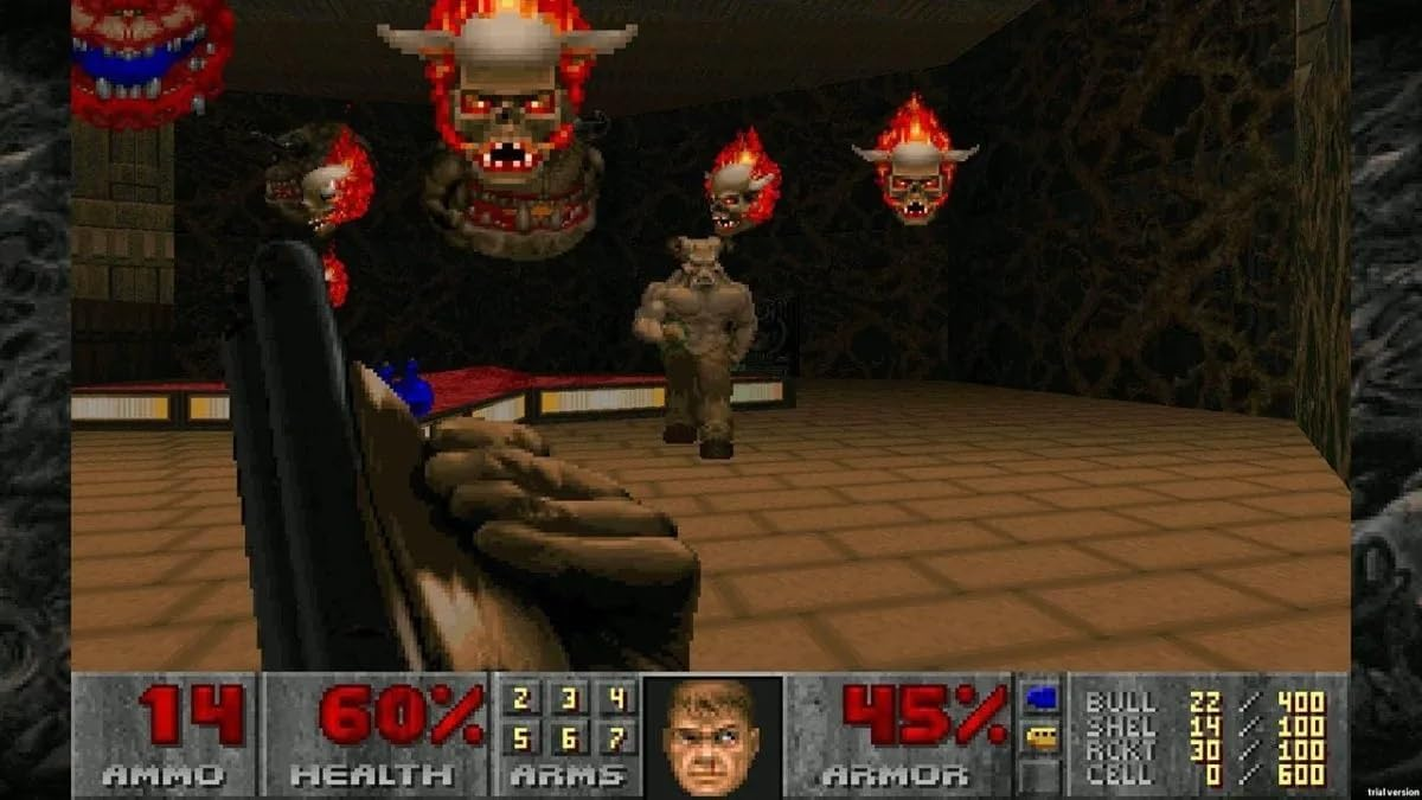
Task: Click the blue keycard icon
Action: click(1040, 697)
